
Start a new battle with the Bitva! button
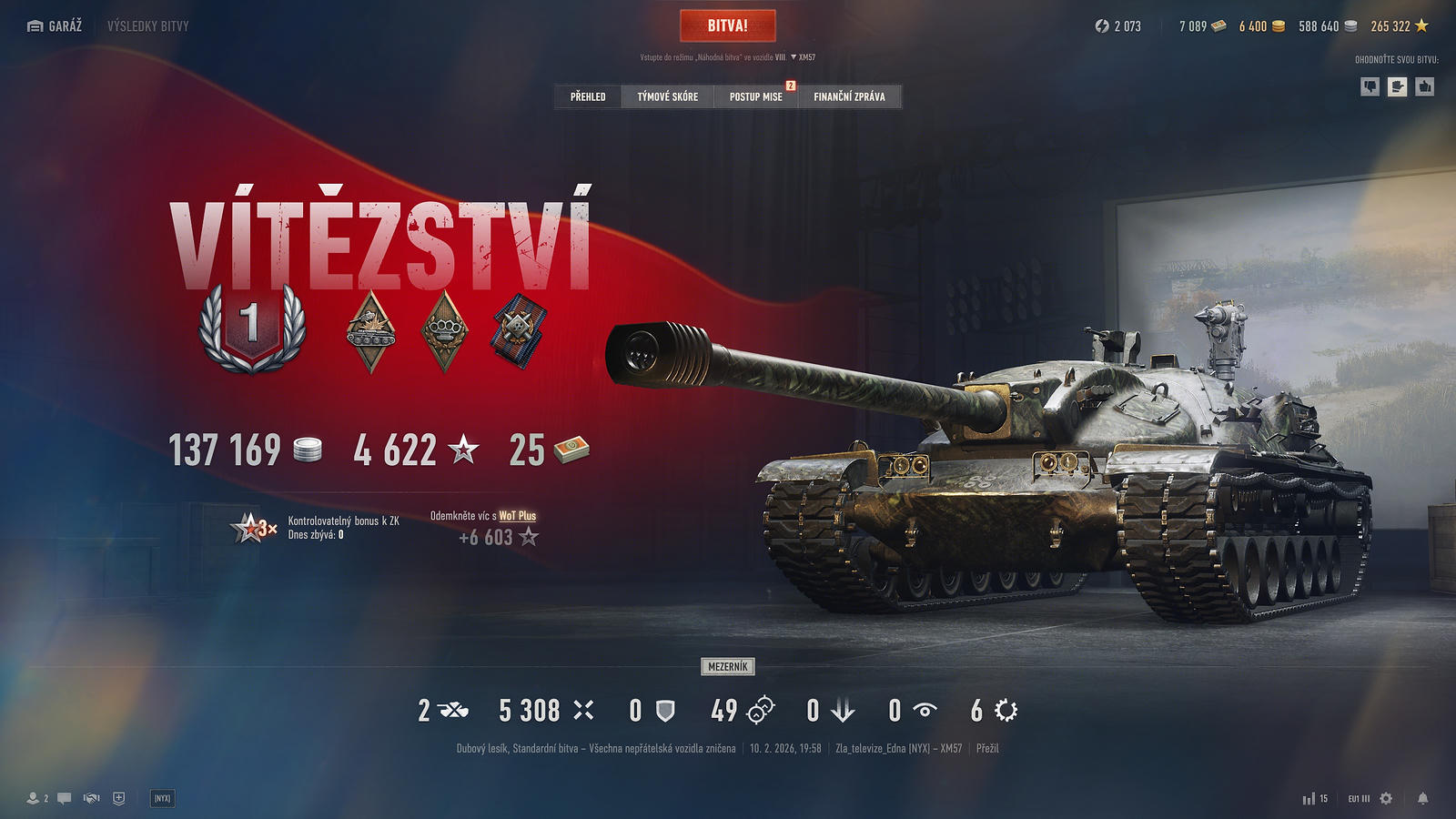coord(727,25)
